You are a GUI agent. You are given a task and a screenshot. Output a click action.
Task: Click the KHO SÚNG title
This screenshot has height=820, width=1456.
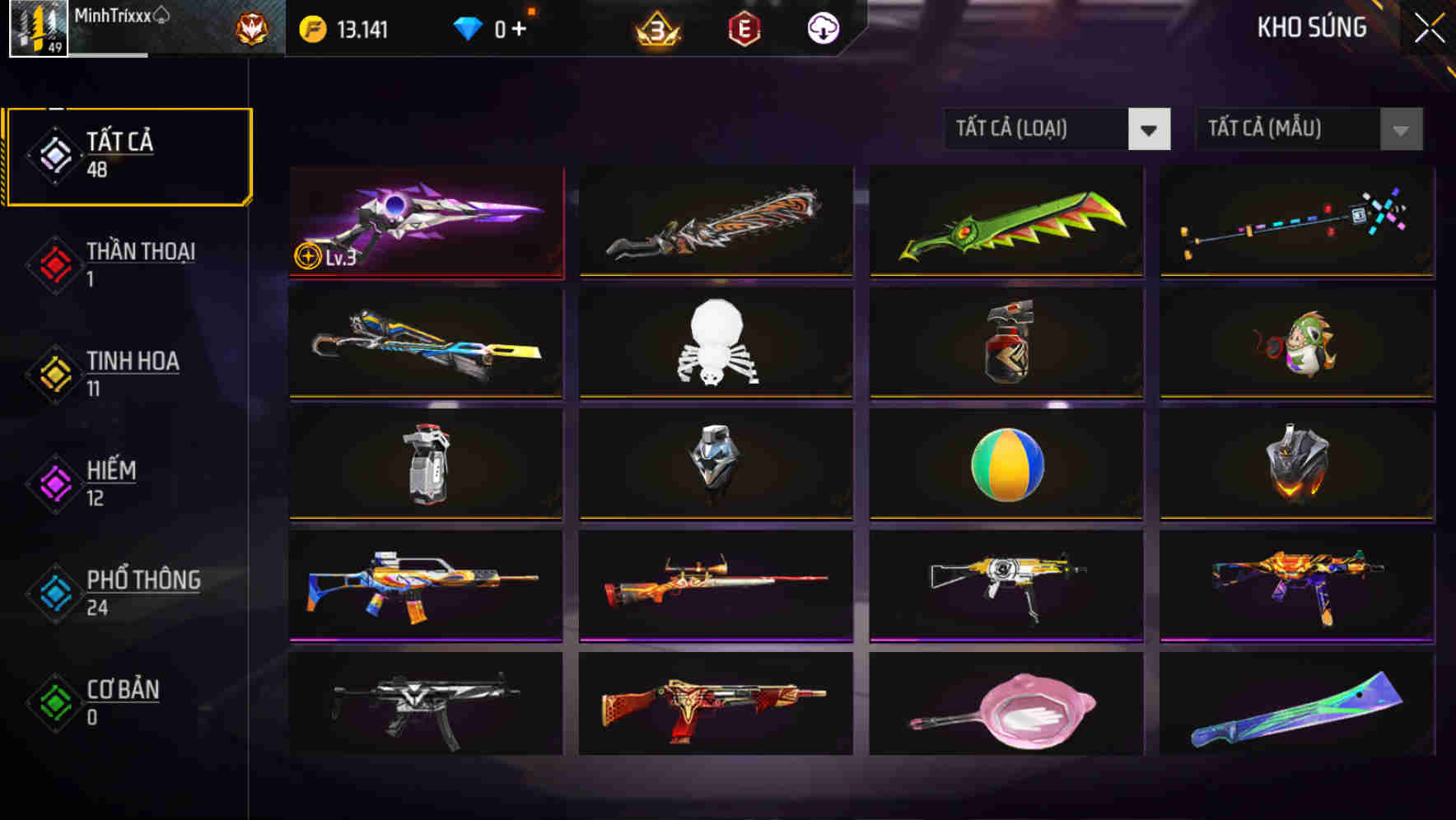(x=1313, y=27)
